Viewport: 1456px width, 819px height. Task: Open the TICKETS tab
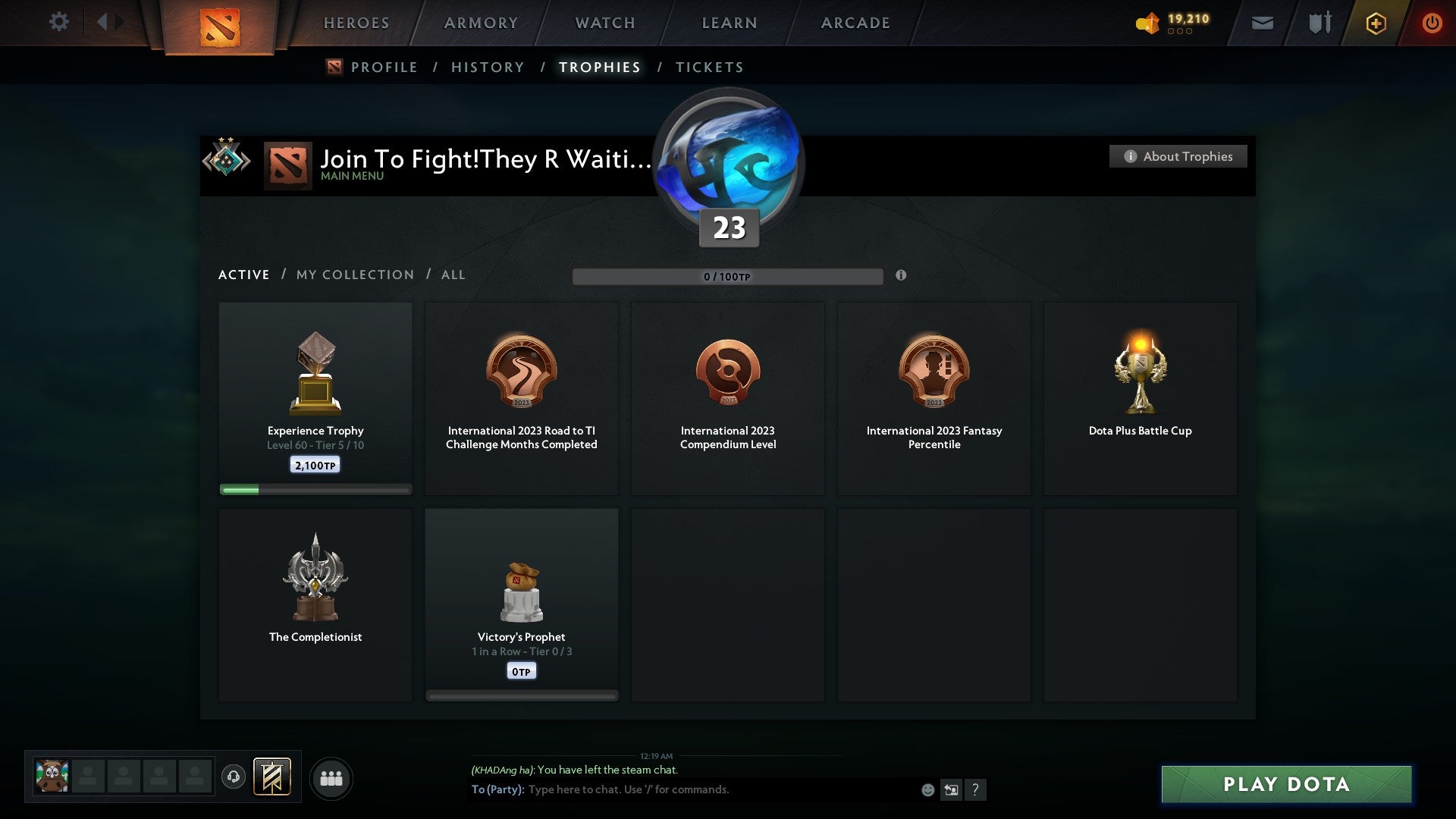(x=709, y=67)
